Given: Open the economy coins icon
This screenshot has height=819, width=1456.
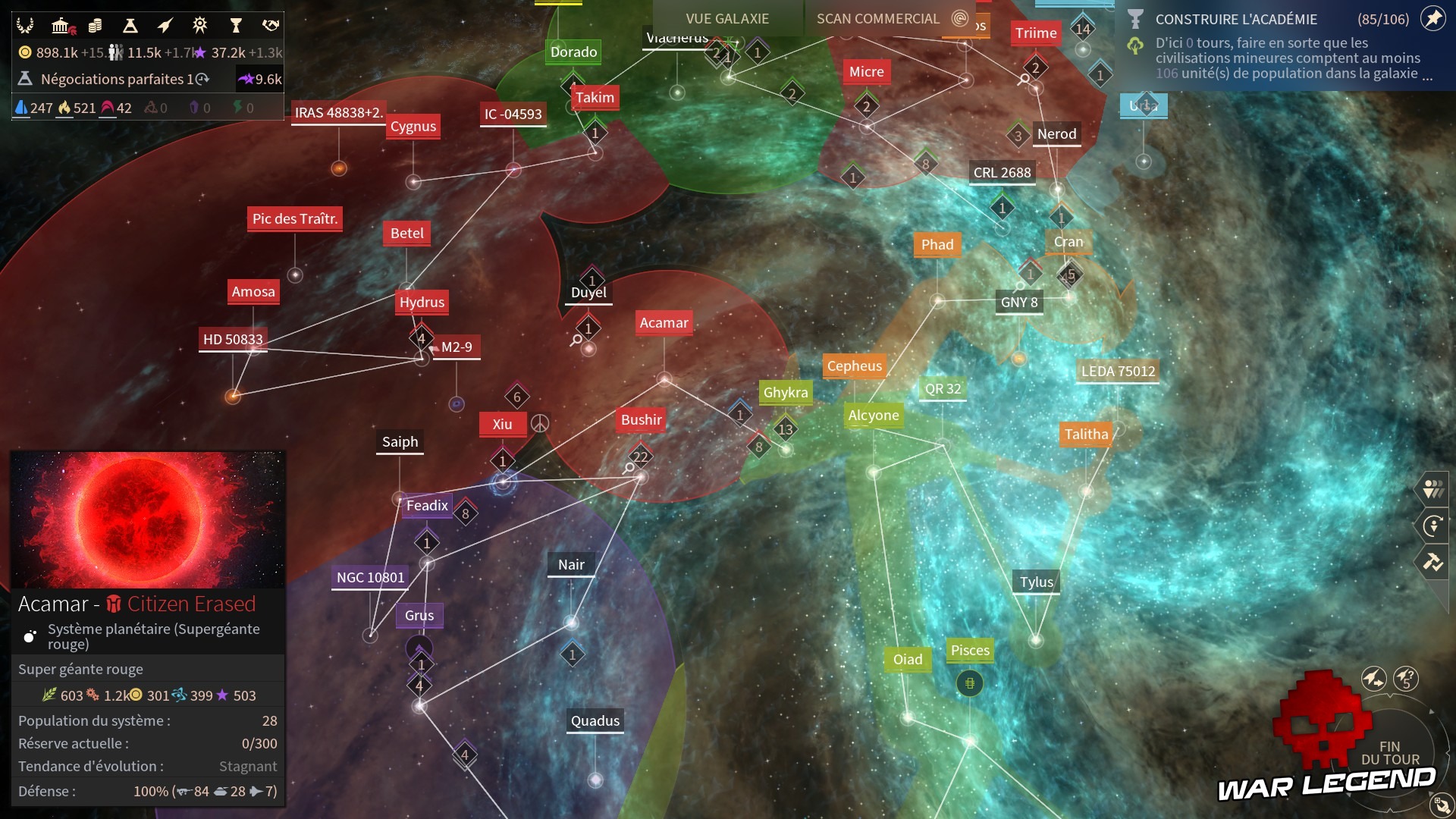Looking at the screenshot, I should (95, 25).
